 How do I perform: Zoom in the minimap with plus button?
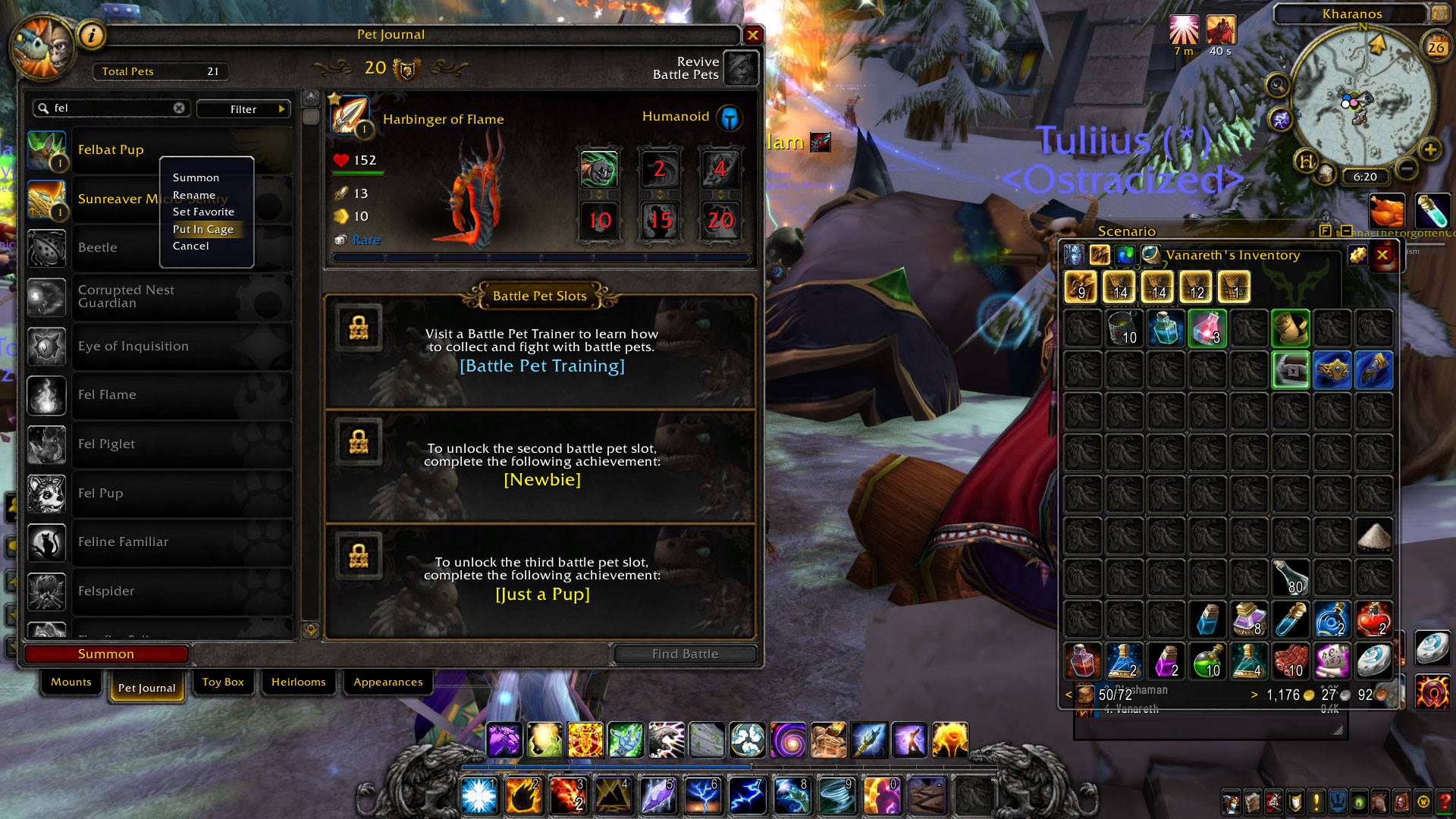pyautogui.click(x=1430, y=149)
